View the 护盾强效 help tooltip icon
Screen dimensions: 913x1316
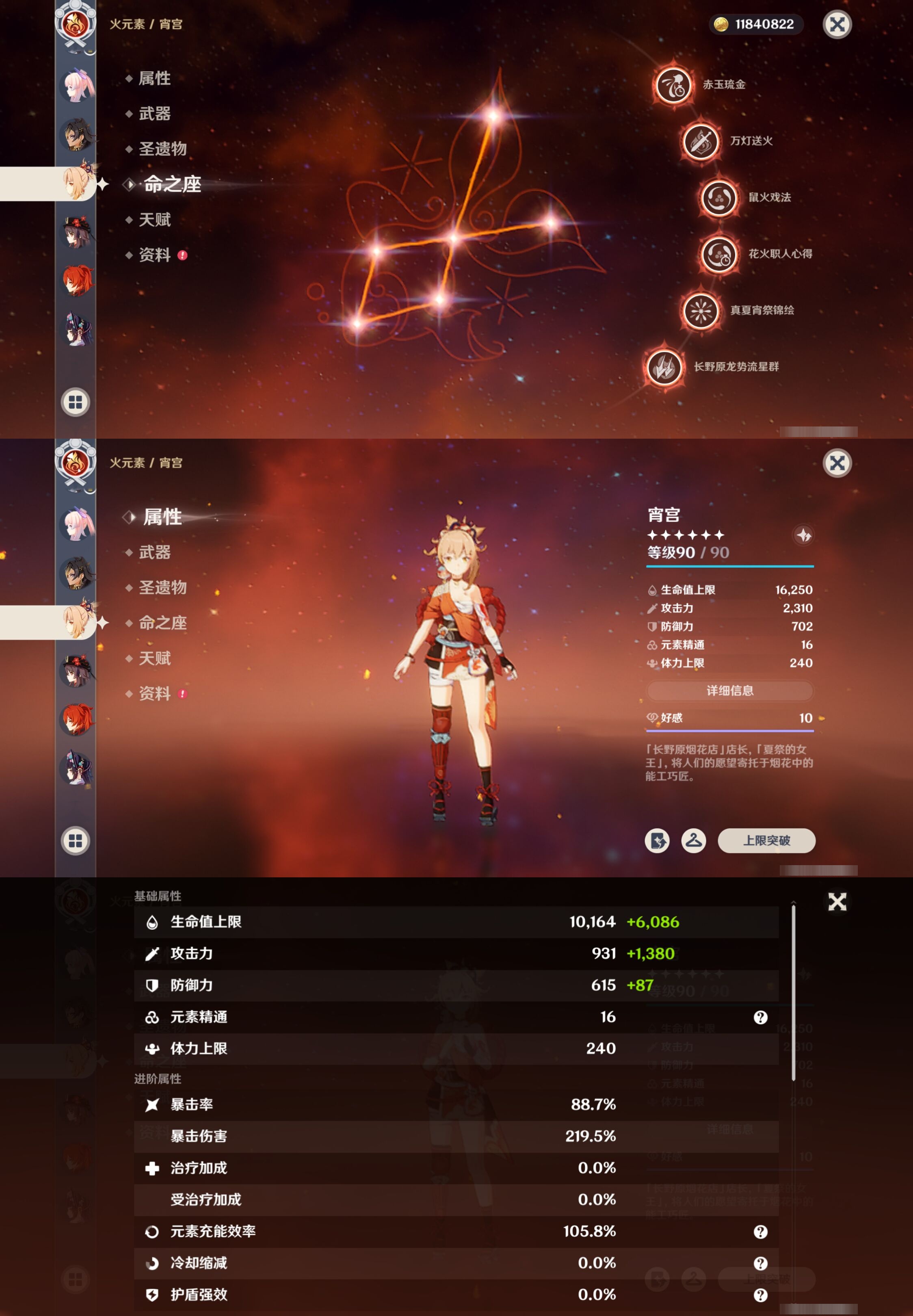pyautogui.click(x=760, y=1295)
